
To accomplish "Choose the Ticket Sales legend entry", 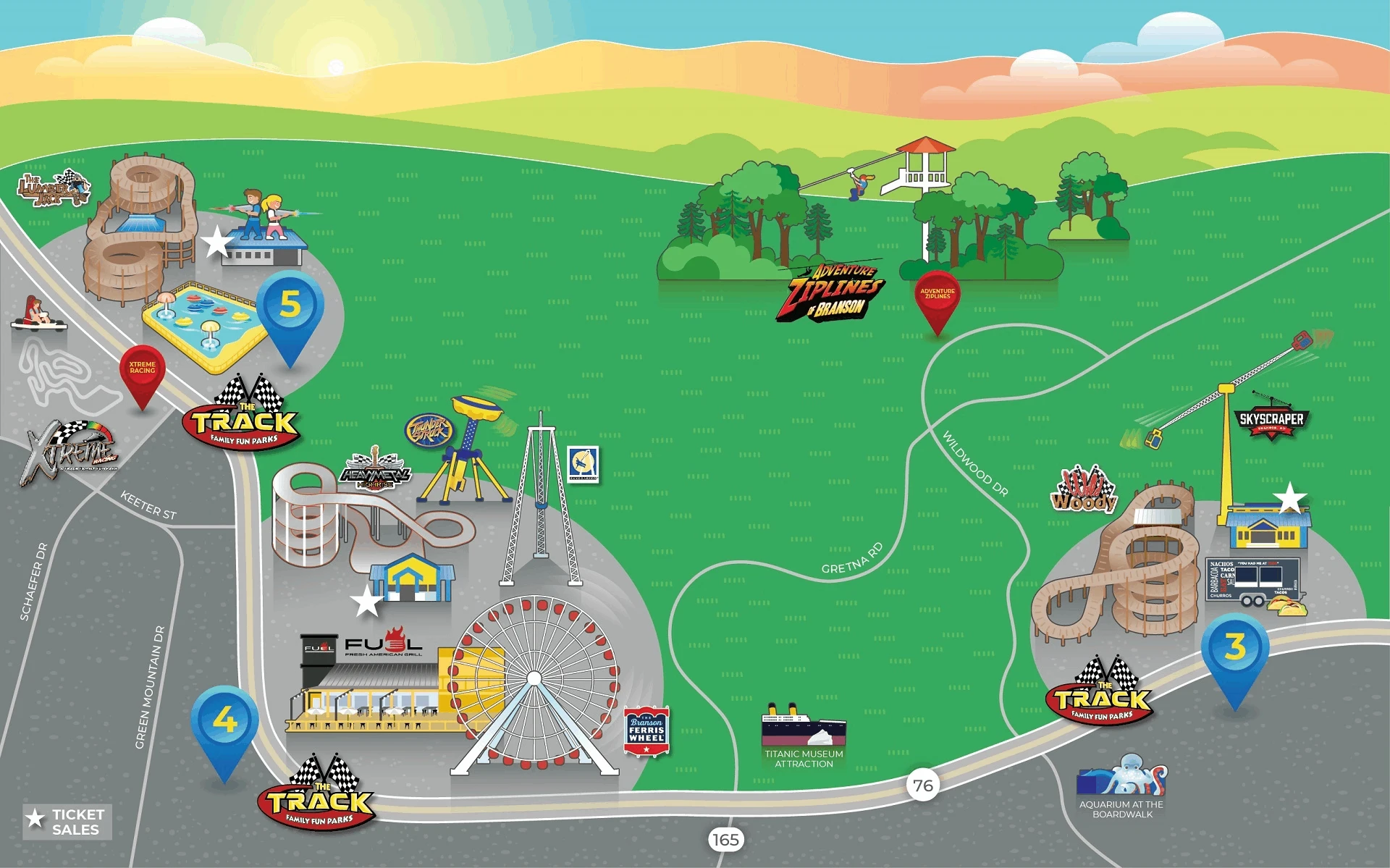I will coord(67,822).
